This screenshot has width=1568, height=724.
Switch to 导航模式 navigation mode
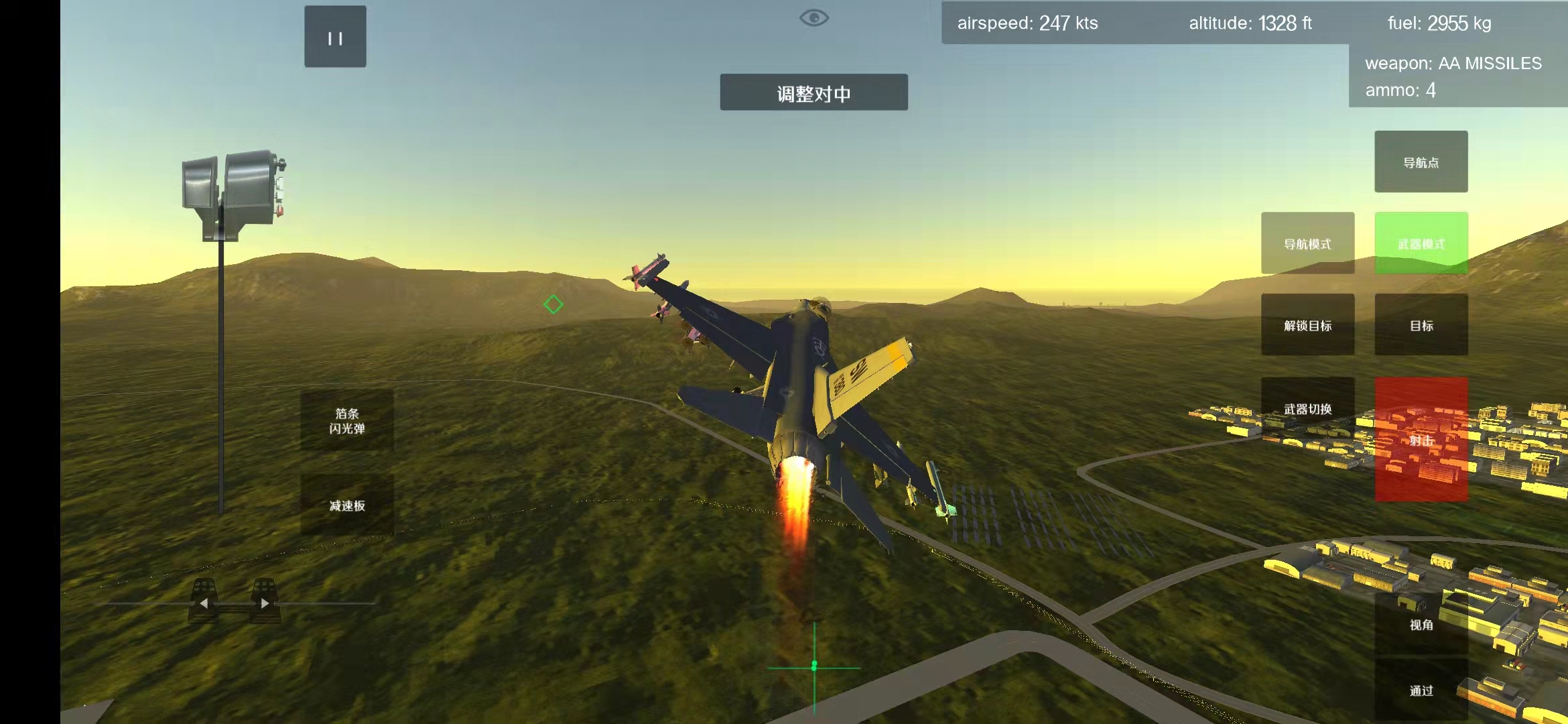1307,243
